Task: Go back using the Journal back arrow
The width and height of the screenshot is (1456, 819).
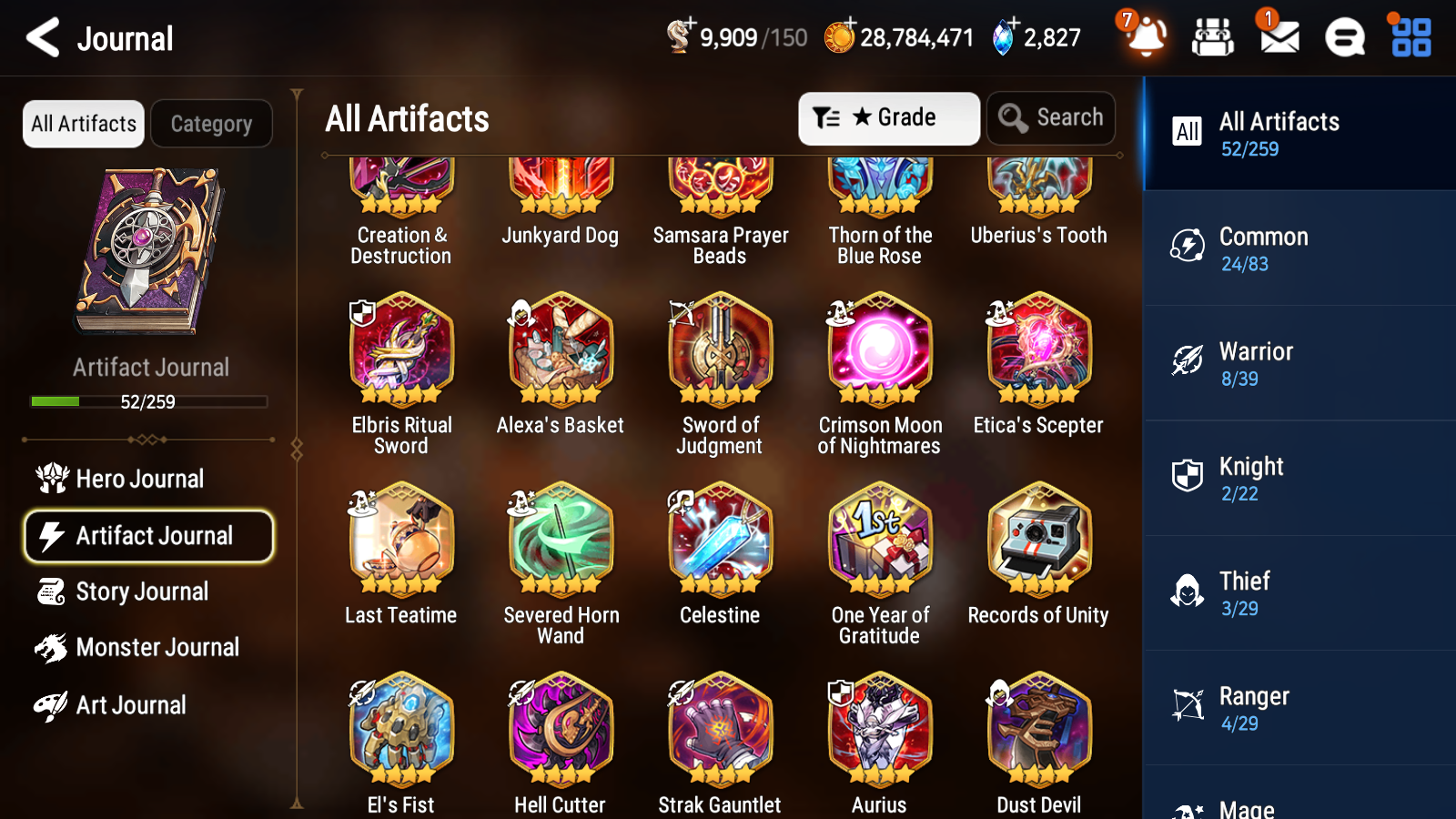Action: tap(41, 38)
